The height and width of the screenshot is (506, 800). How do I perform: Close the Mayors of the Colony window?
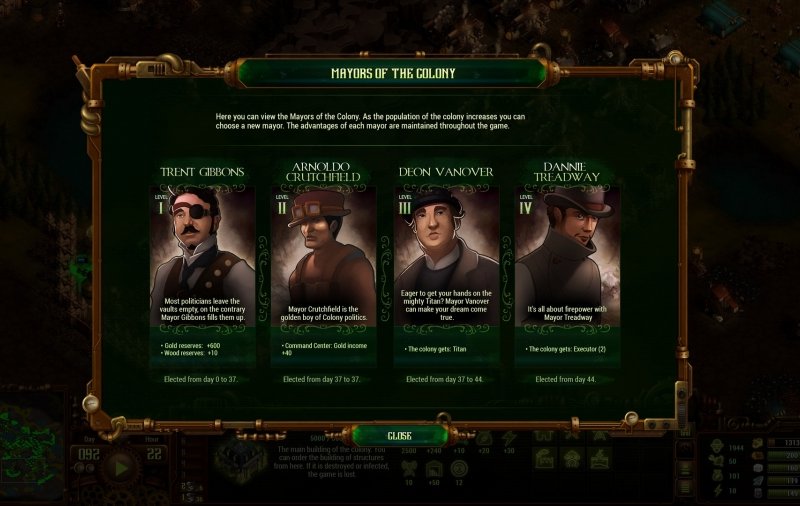coord(399,436)
